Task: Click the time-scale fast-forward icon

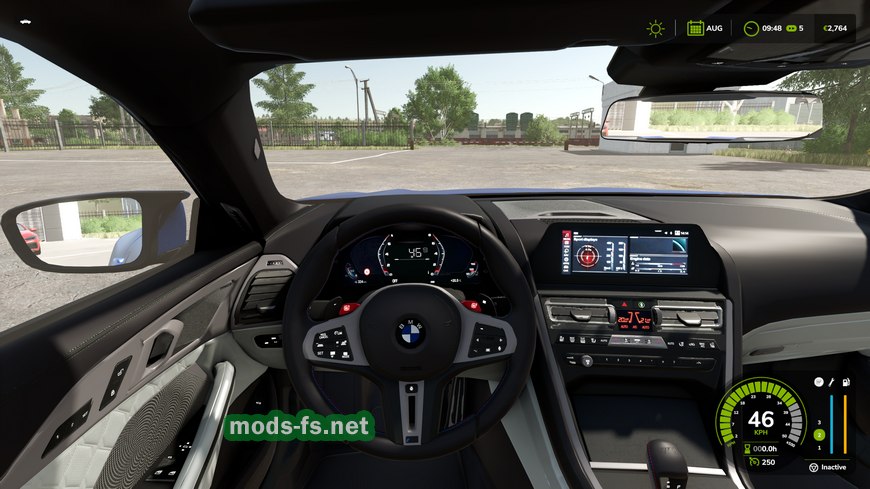Action: click(790, 28)
